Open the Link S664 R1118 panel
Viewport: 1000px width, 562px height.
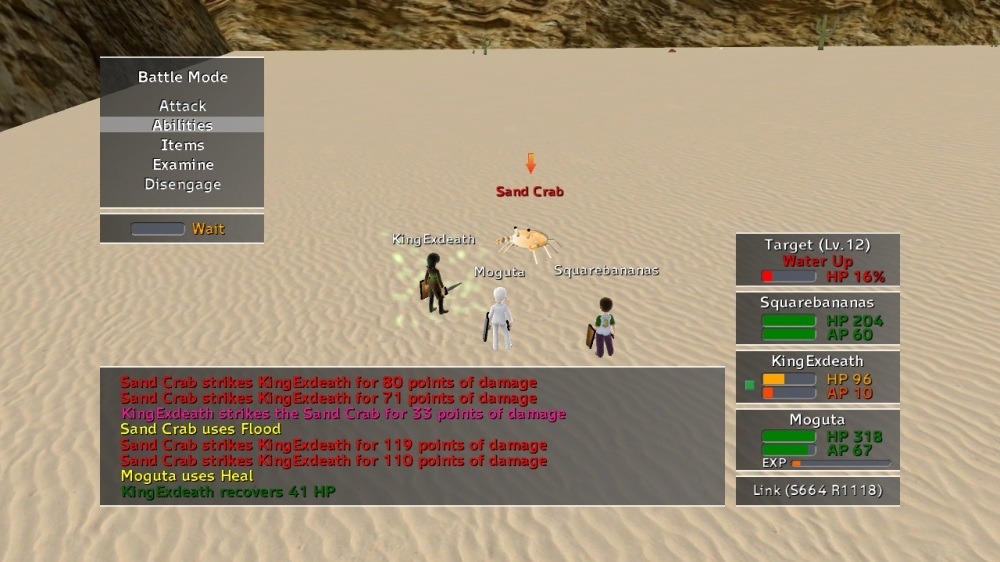pyautogui.click(x=817, y=491)
